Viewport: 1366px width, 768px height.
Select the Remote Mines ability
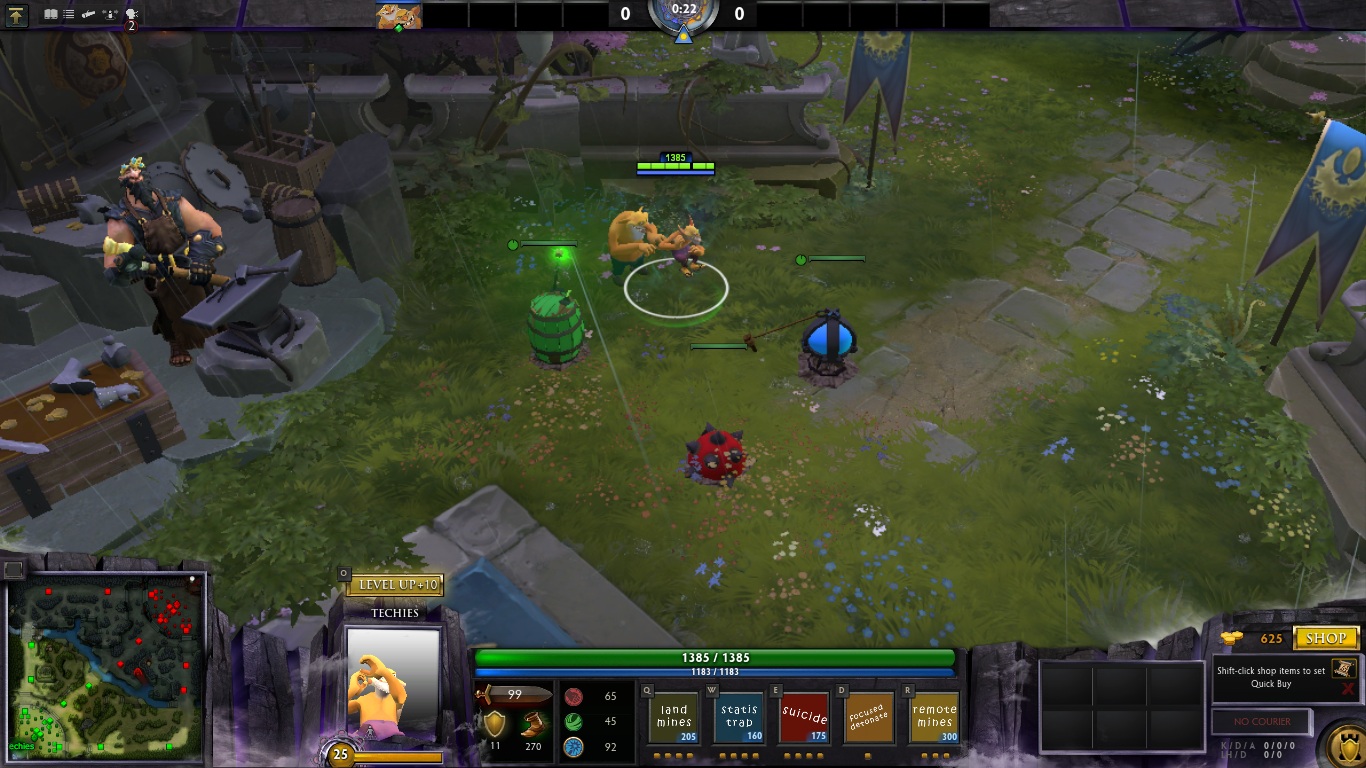(933, 716)
